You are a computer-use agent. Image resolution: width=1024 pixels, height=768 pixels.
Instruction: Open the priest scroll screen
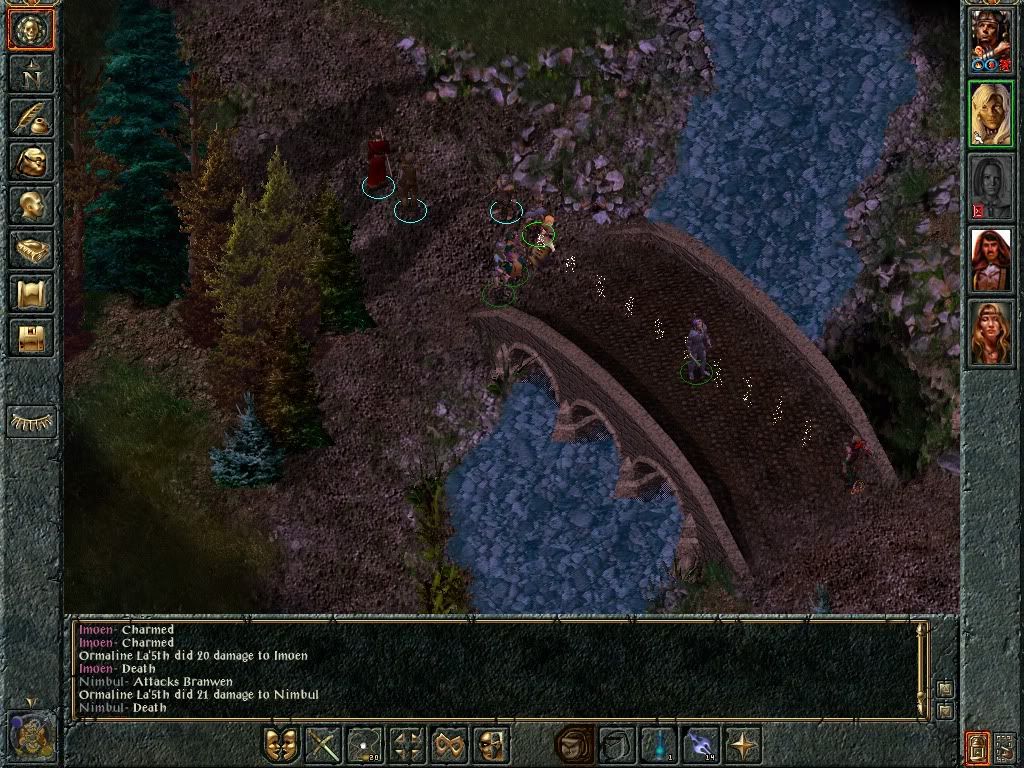pos(31,294)
